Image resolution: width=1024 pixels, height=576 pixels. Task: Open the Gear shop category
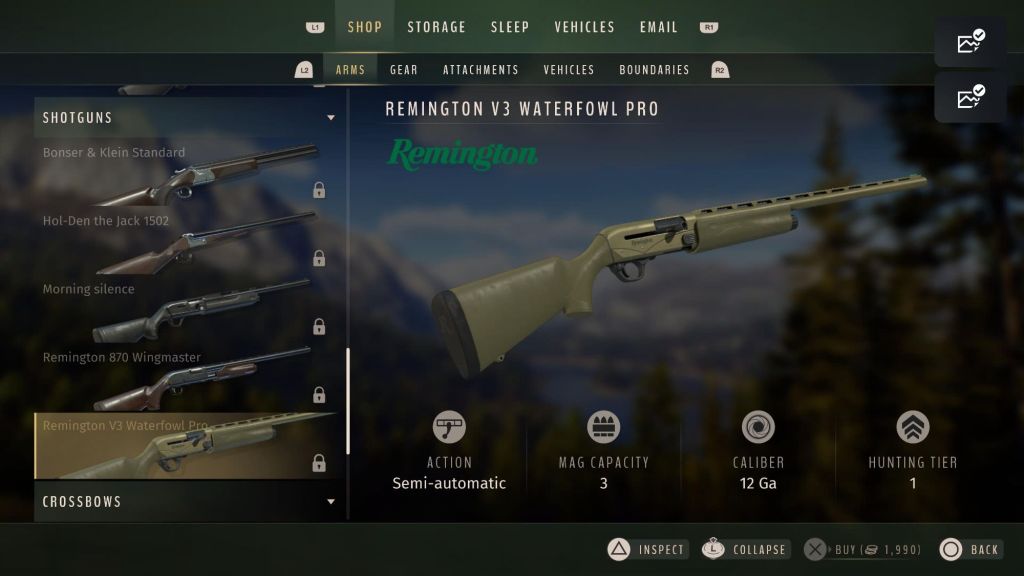click(x=404, y=70)
